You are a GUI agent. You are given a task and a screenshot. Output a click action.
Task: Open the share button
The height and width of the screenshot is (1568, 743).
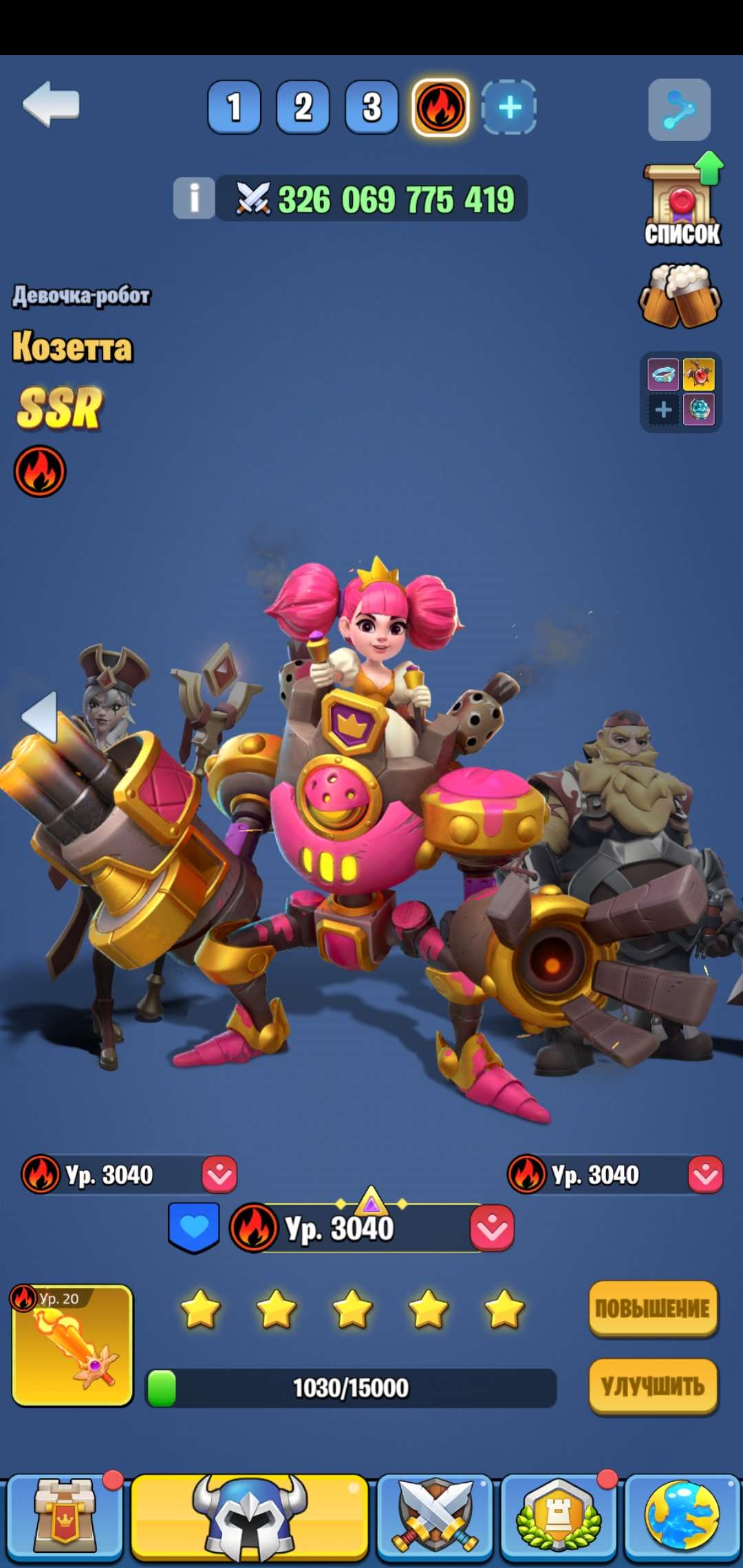click(679, 110)
